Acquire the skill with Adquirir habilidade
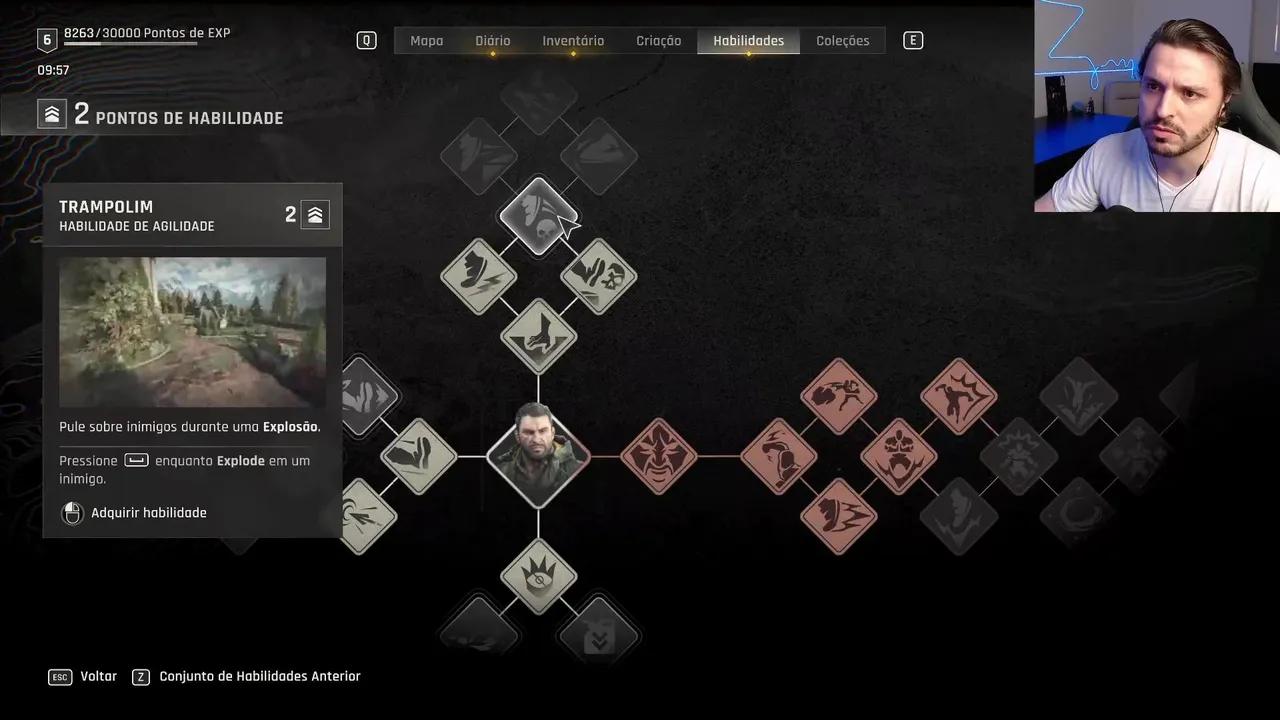This screenshot has width=1280, height=720. tap(148, 513)
